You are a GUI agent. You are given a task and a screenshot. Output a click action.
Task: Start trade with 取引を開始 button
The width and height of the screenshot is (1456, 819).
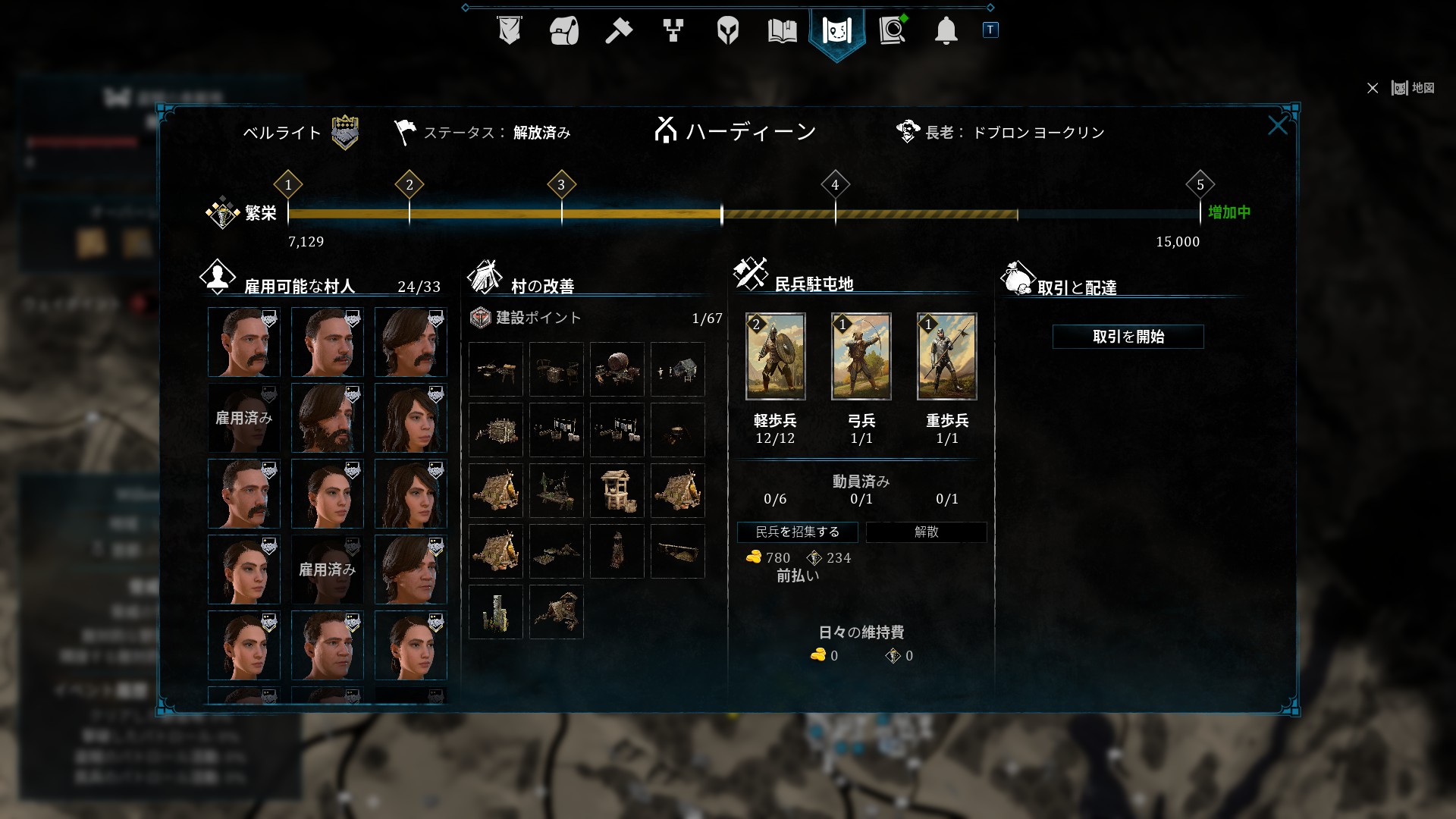(x=1128, y=337)
